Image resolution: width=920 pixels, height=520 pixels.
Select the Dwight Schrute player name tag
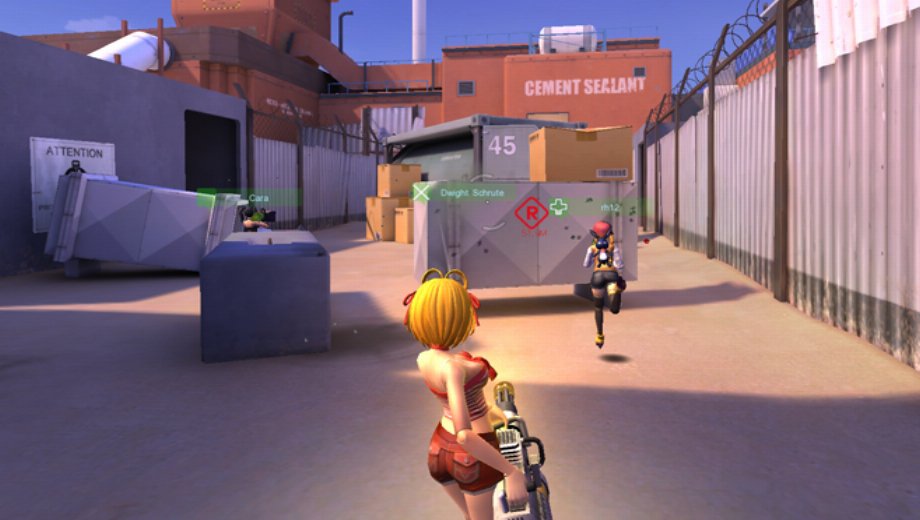466,192
